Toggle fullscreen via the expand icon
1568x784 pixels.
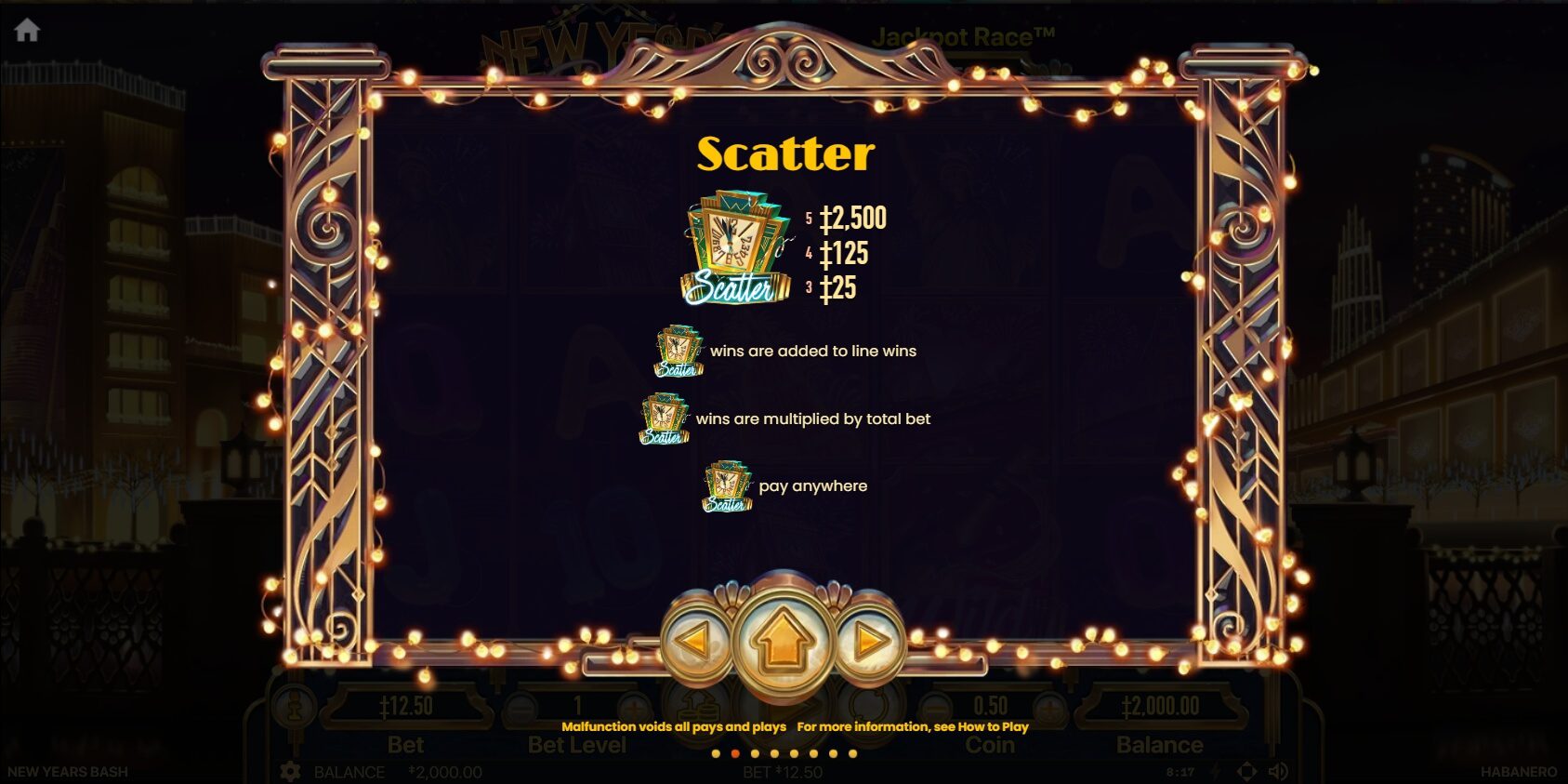1245,770
